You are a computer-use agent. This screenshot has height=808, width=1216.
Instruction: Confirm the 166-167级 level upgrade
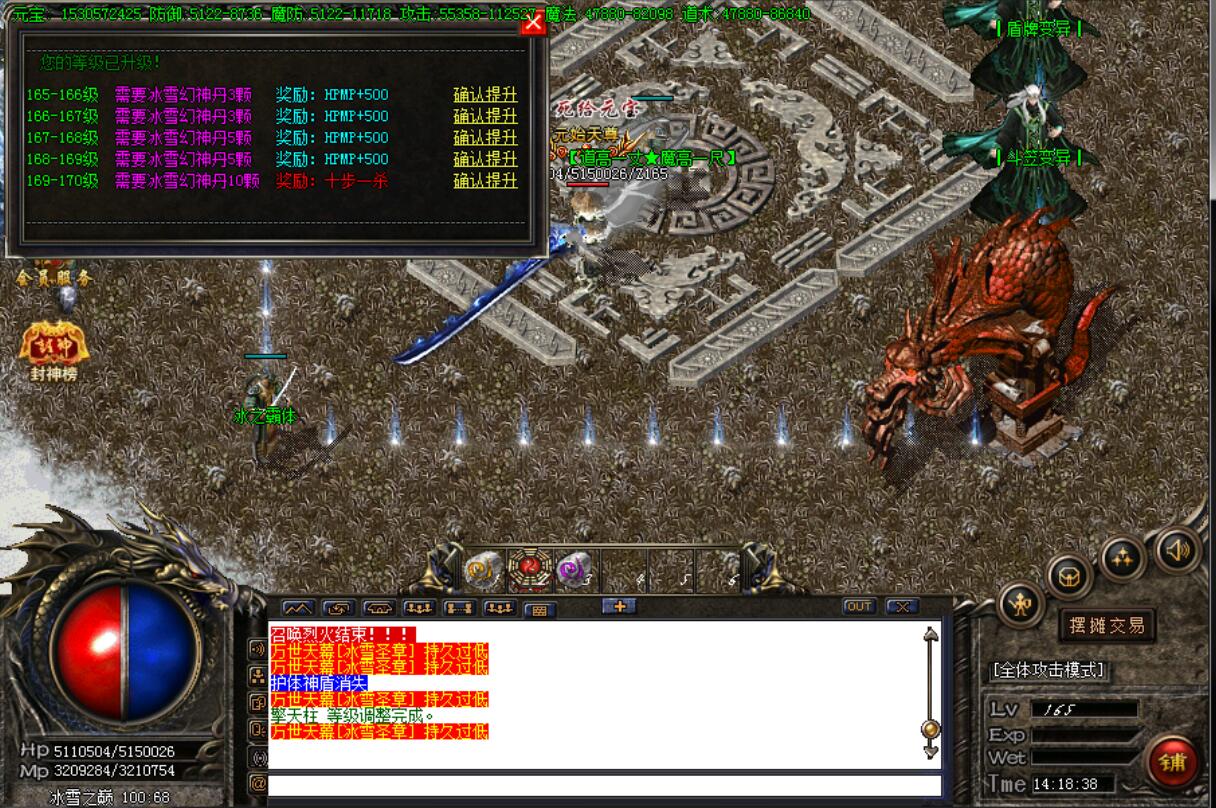click(x=485, y=116)
